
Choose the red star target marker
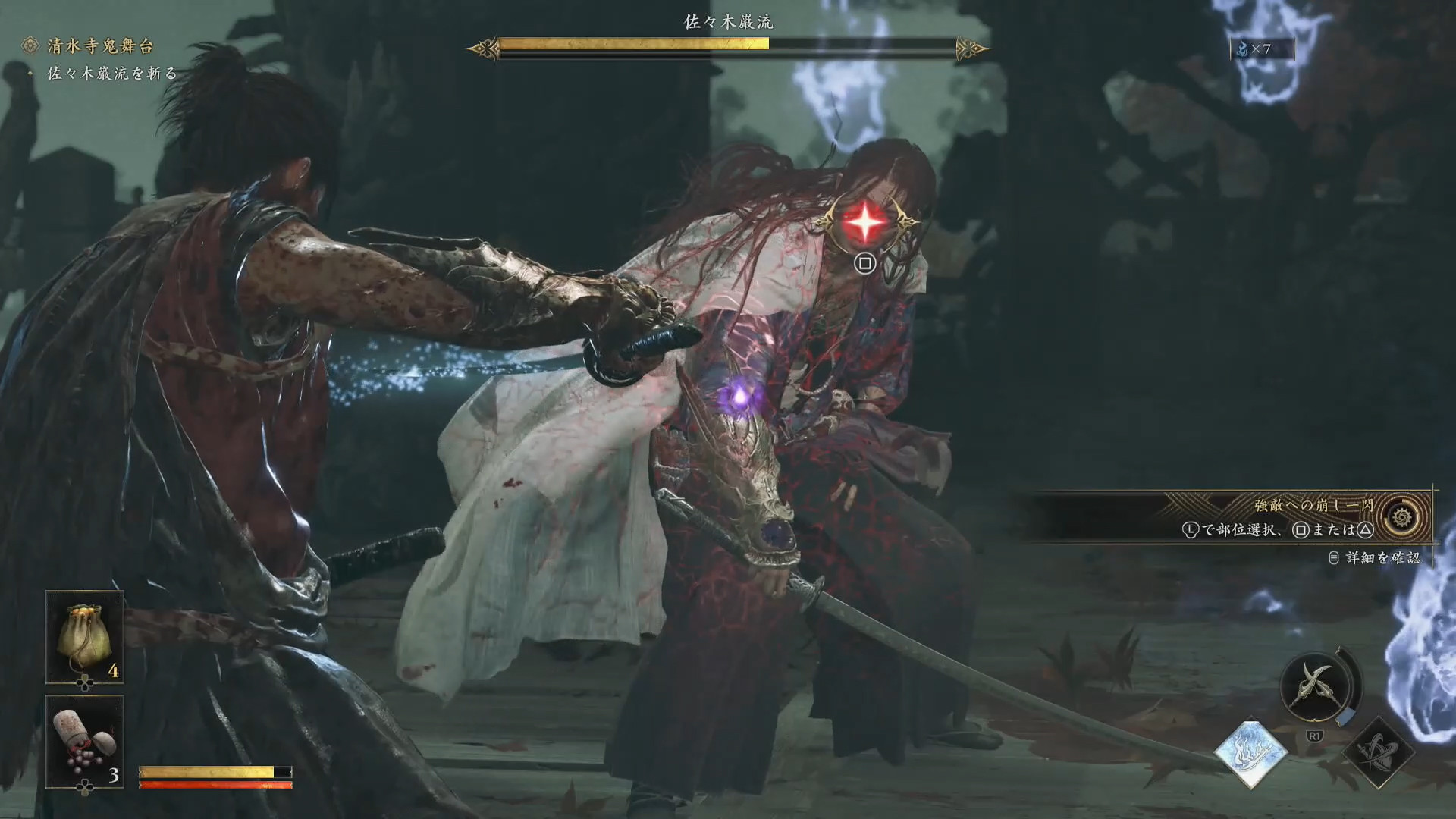pyautogui.click(x=865, y=223)
